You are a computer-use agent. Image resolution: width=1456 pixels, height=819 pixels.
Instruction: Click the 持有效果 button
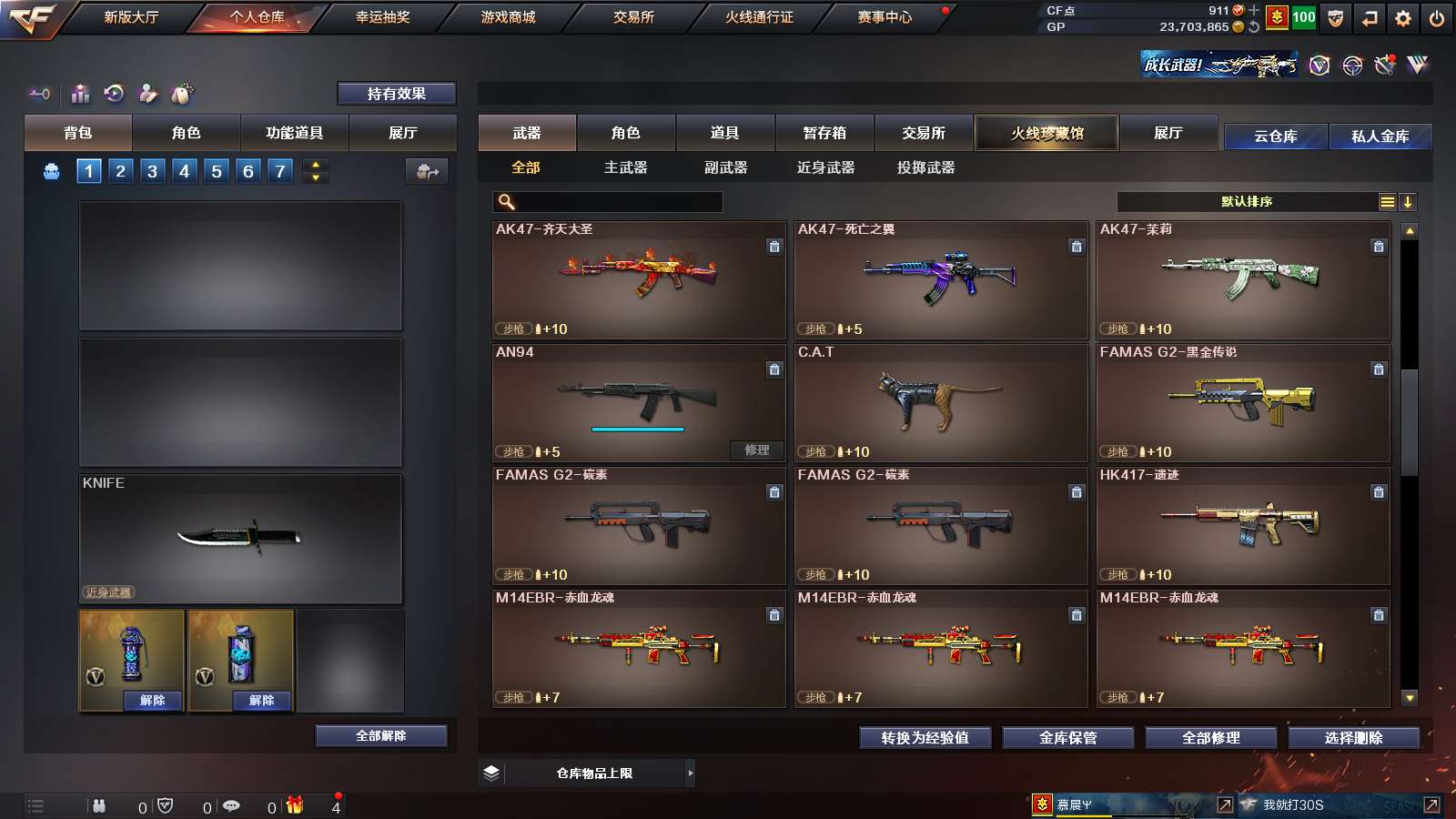[396, 94]
